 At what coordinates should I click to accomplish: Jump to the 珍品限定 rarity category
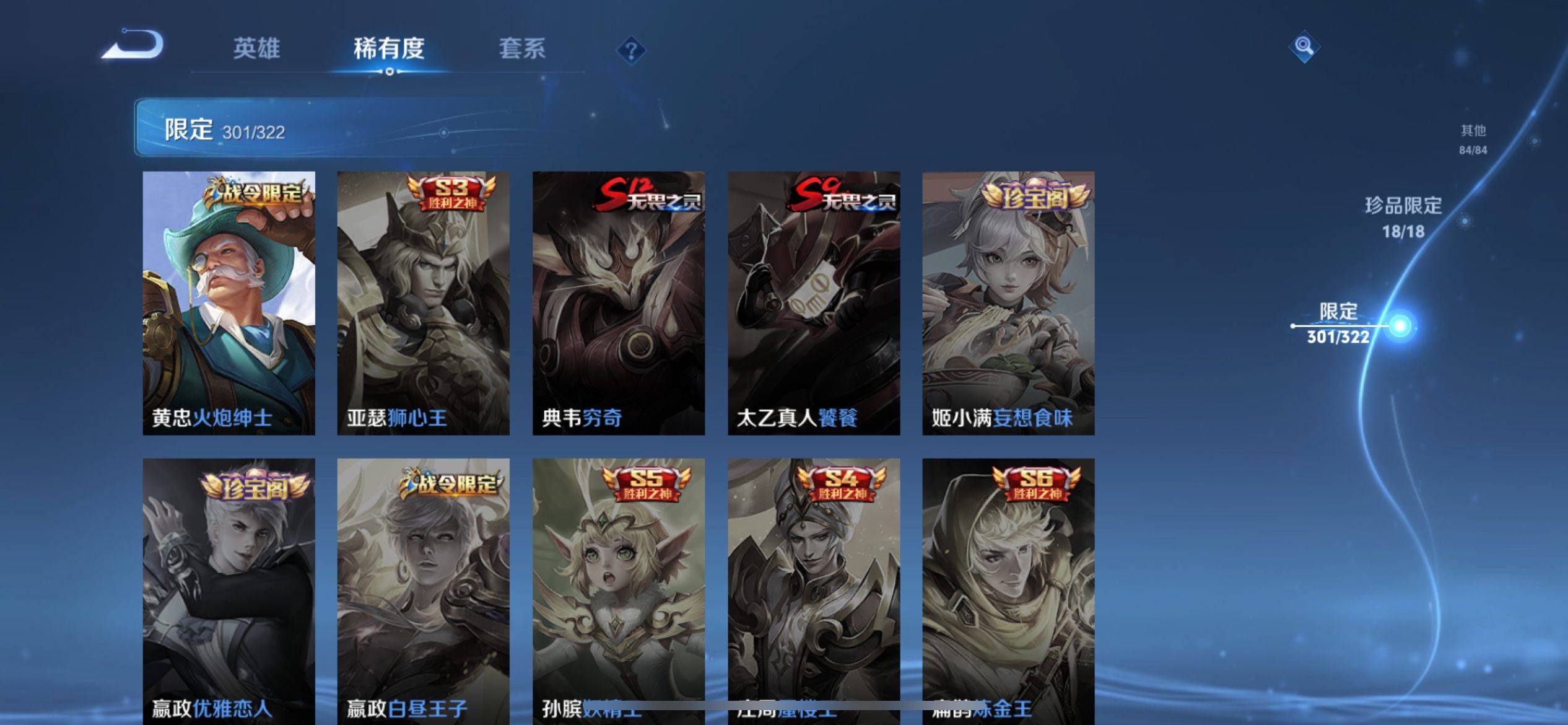(x=1403, y=217)
